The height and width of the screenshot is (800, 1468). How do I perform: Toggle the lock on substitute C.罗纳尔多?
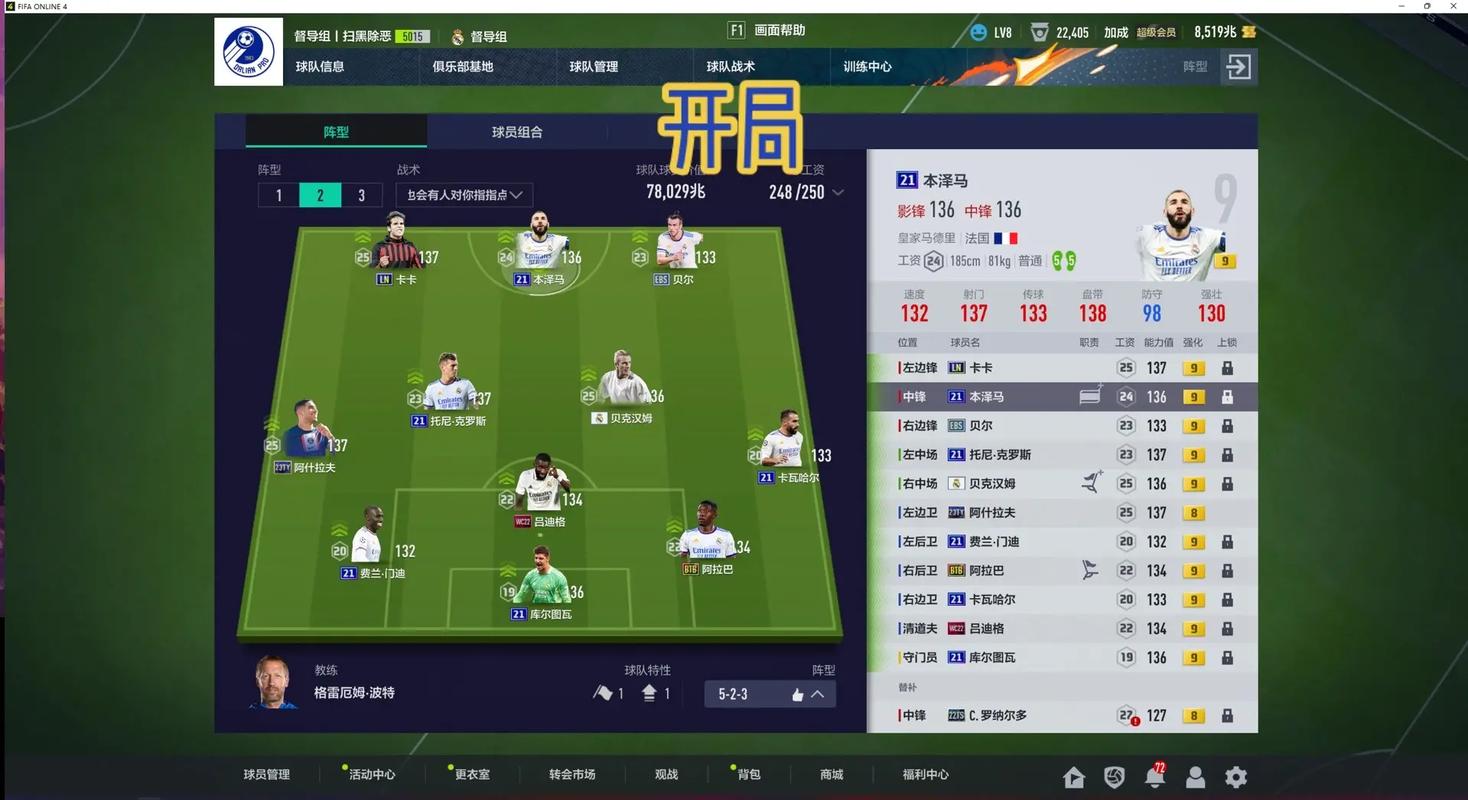(x=1227, y=715)
